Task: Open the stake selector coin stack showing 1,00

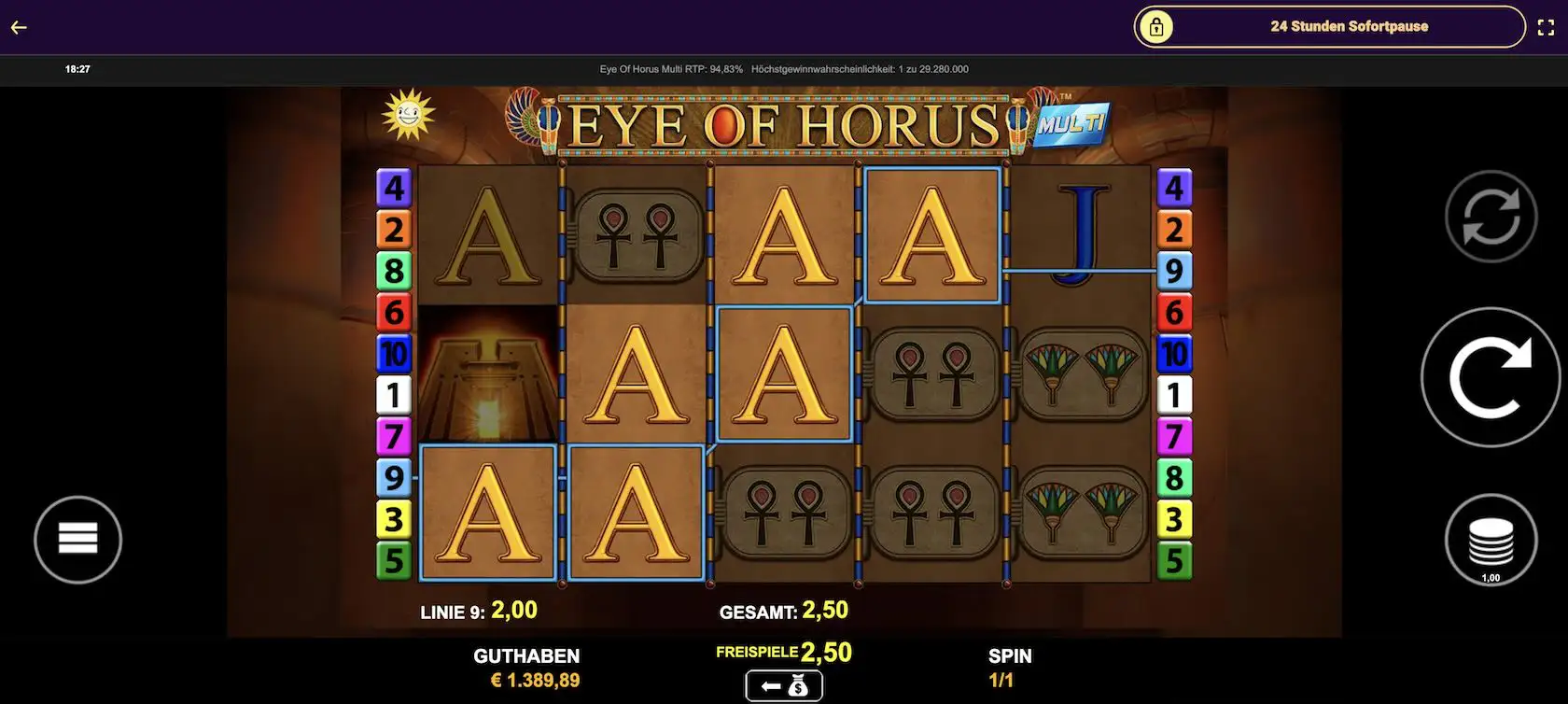Action: coord(1490,540)
